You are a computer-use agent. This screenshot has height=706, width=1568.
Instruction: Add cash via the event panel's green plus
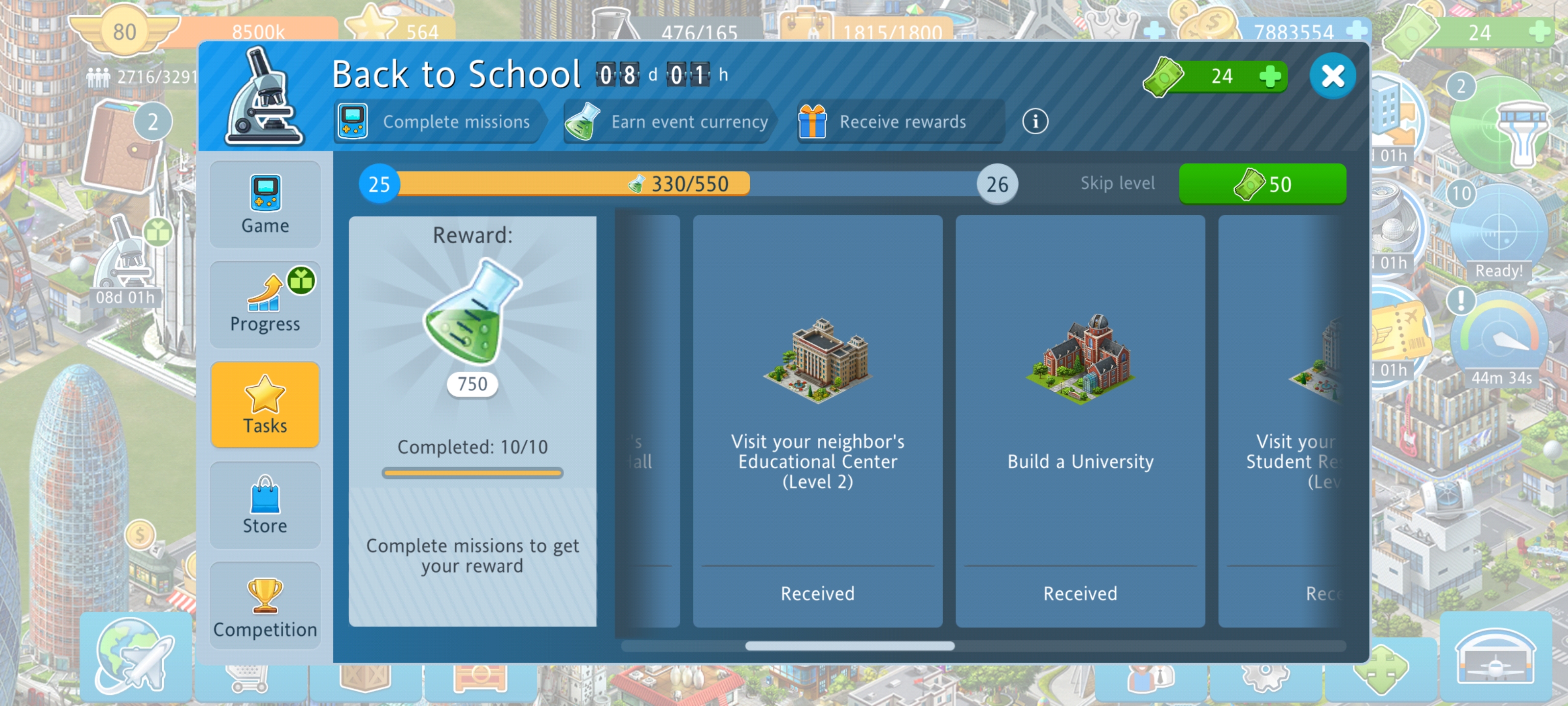pyautogui.click(x=1269, y=77)
